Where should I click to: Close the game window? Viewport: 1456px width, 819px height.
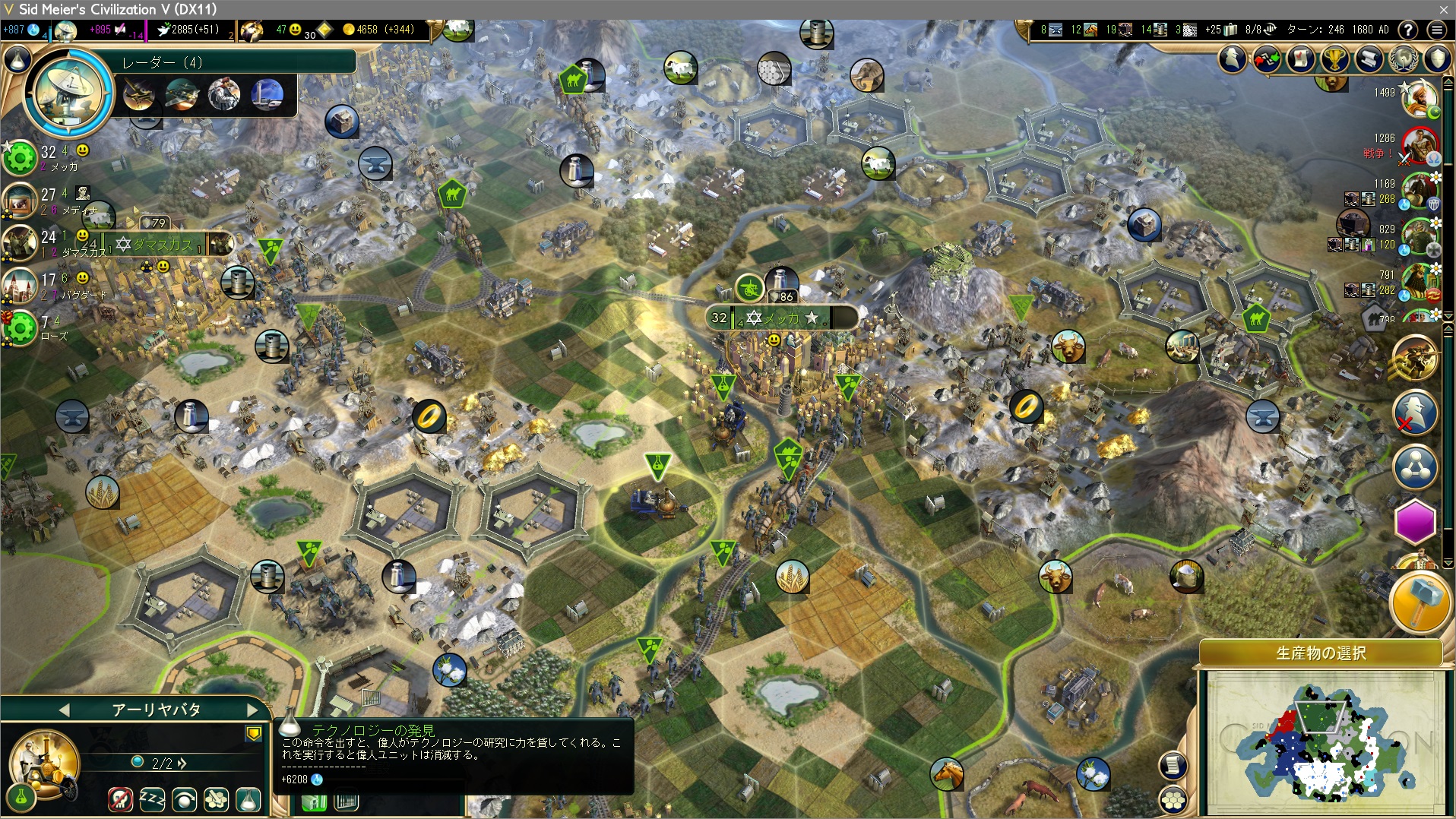[x=1443, y=9]
